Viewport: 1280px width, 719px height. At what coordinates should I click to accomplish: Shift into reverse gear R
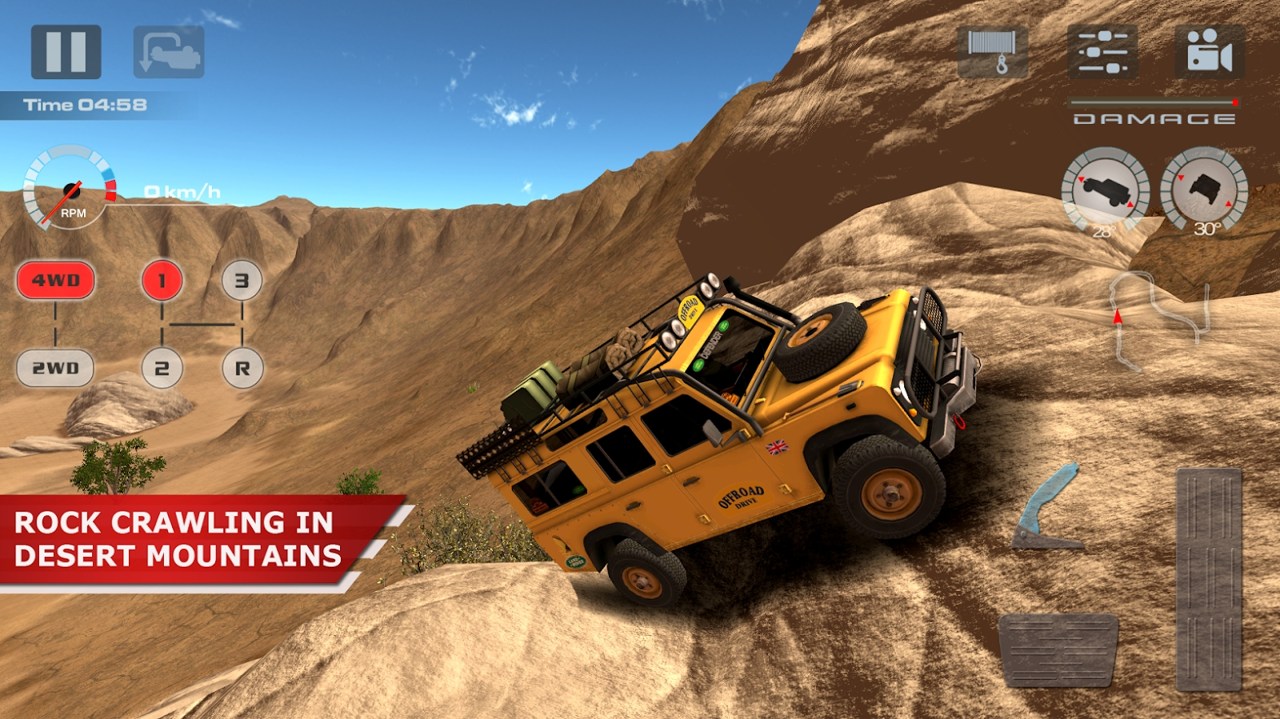(x=242, y=368)
